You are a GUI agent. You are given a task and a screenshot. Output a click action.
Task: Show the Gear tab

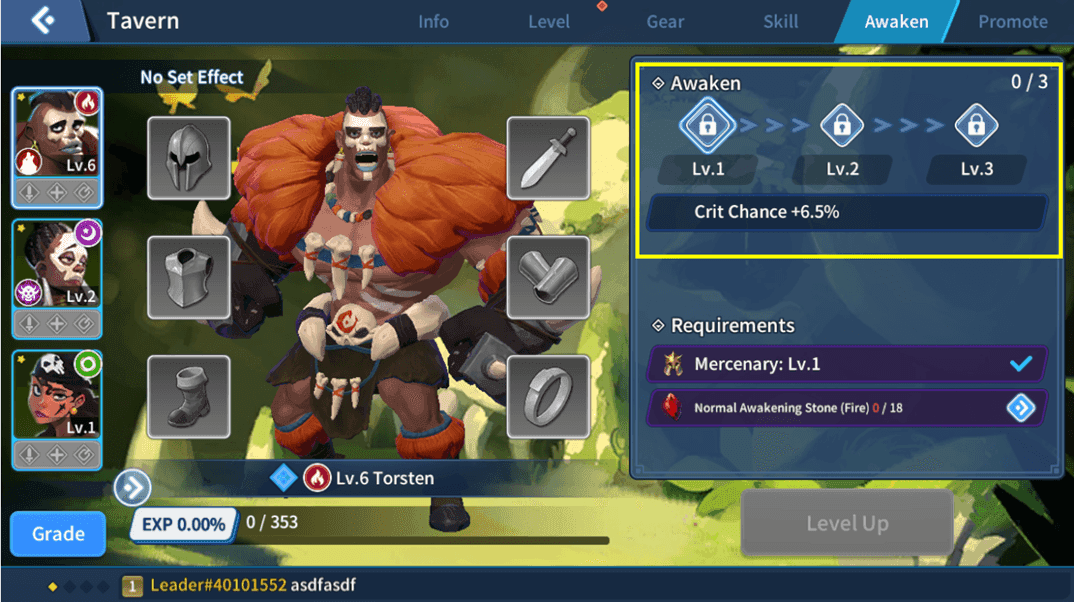(x=665, y=21)
